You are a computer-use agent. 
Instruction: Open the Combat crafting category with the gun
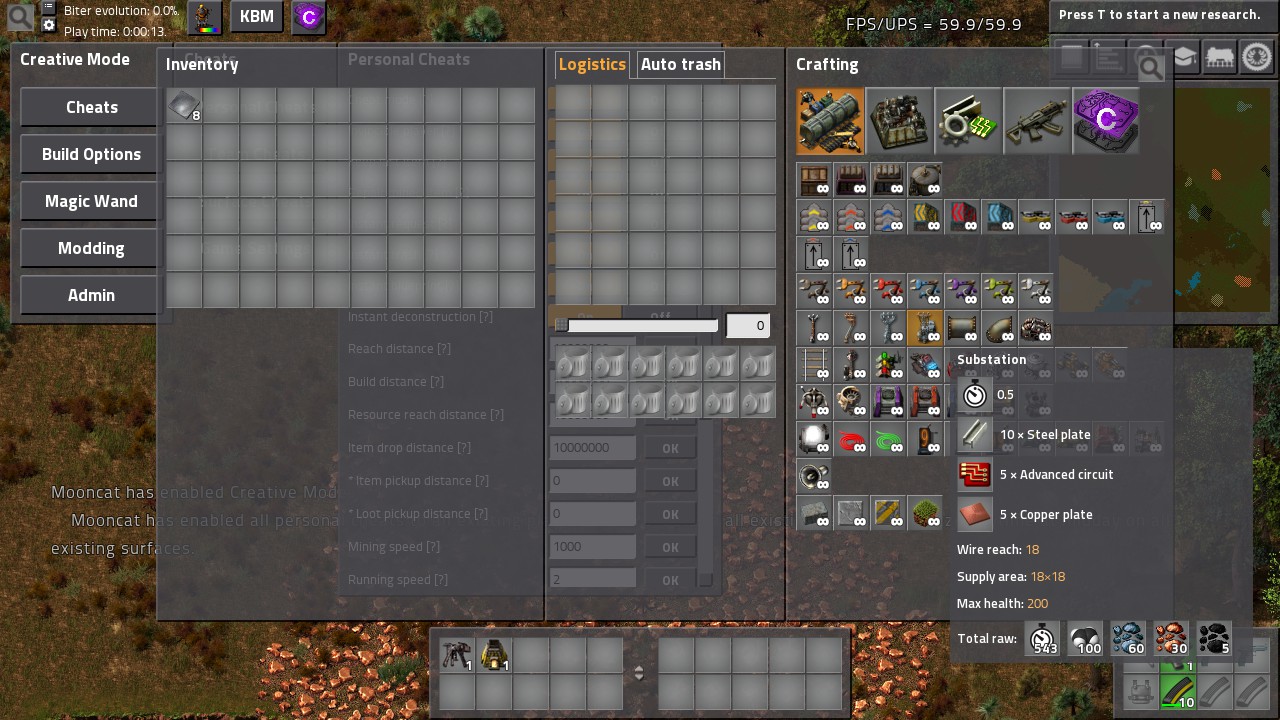point(1037,121)
